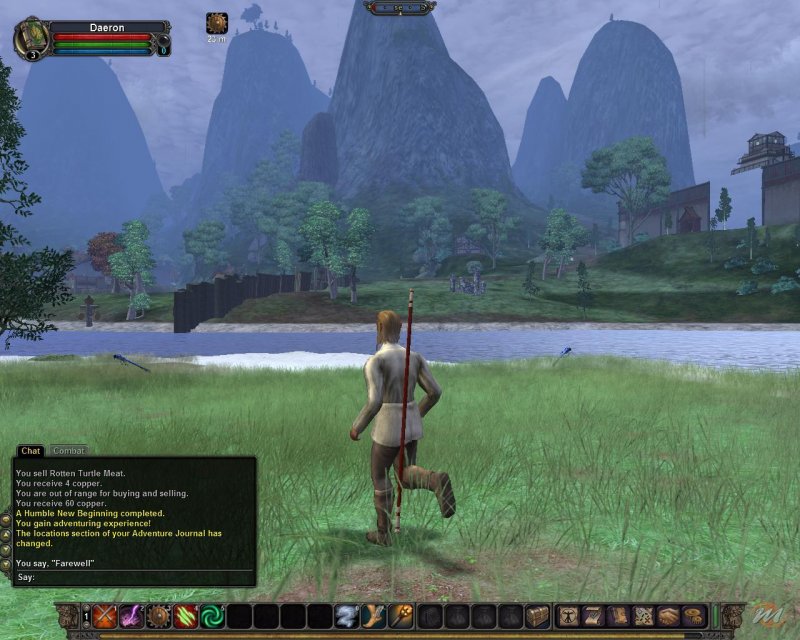Activate the foot sprint ability
The width and height of the screenshot is (800, 640).
click(x=375, y=616)
